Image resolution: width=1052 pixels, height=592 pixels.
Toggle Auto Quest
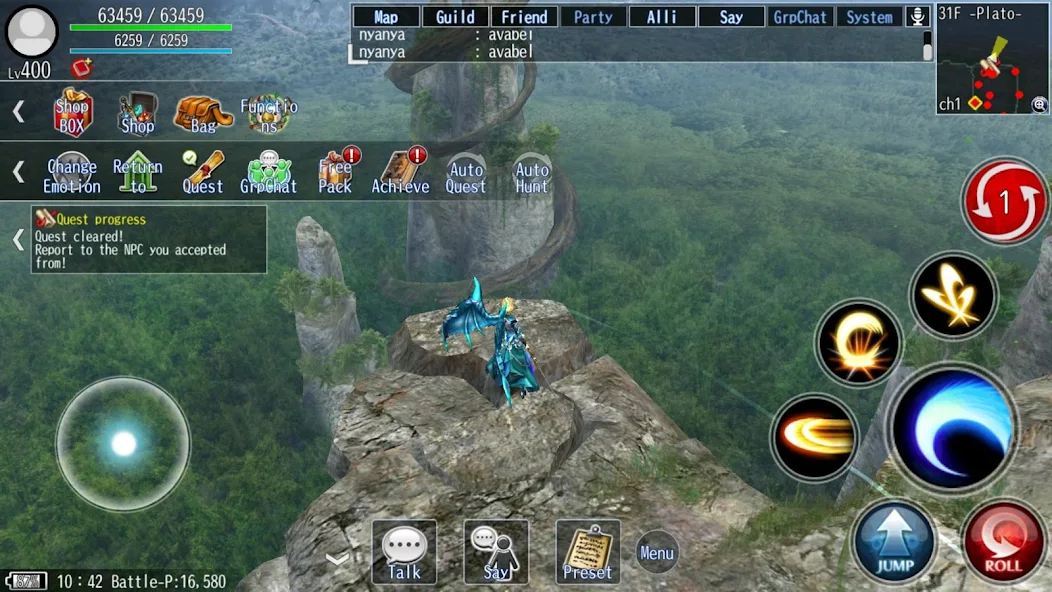click(x=466, y=174)
